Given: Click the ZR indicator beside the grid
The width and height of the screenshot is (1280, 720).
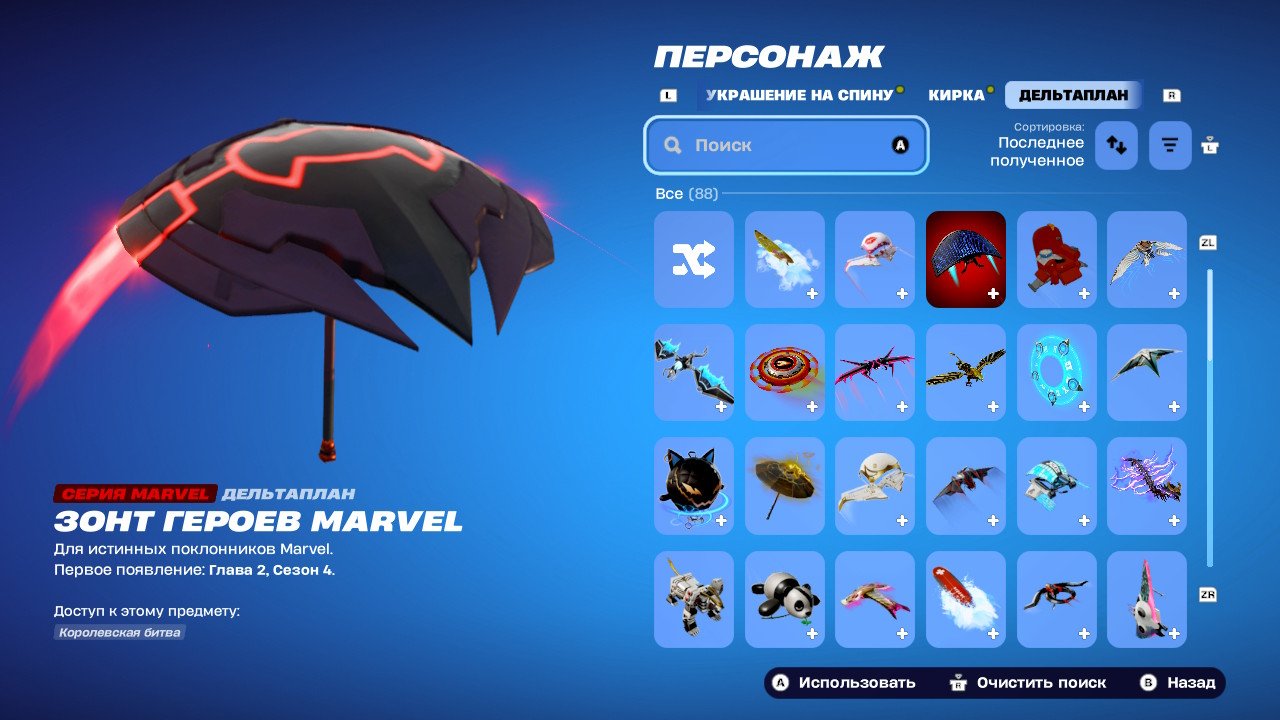Looking at the screenshot, I should click(x=1207, y=593).
